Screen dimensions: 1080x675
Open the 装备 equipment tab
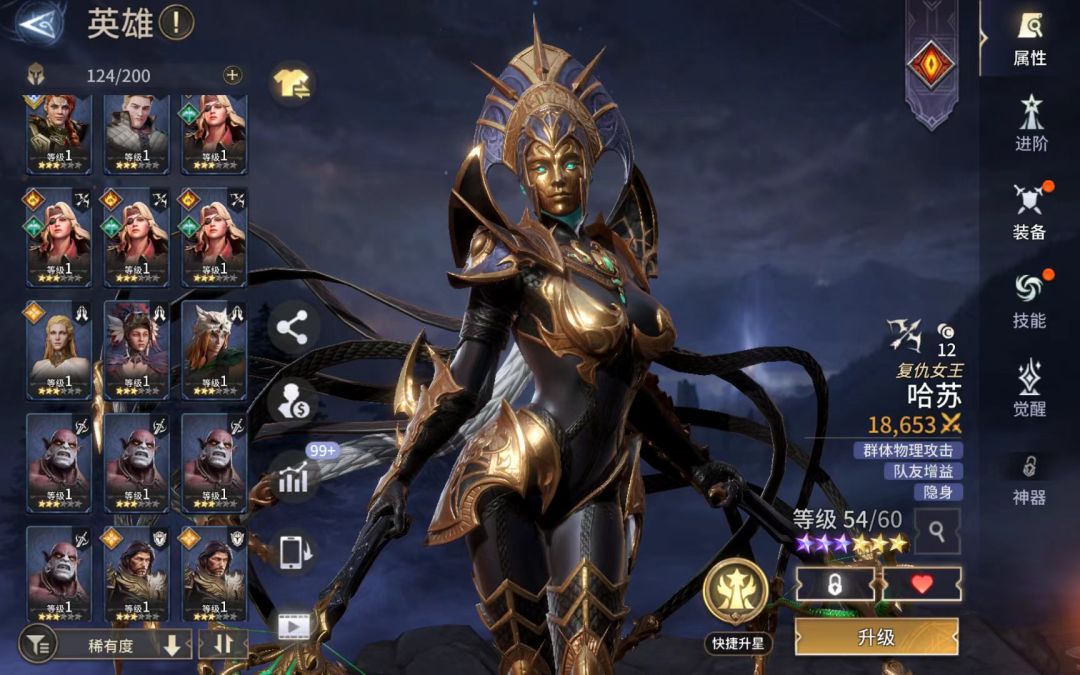click(1029, 211)
